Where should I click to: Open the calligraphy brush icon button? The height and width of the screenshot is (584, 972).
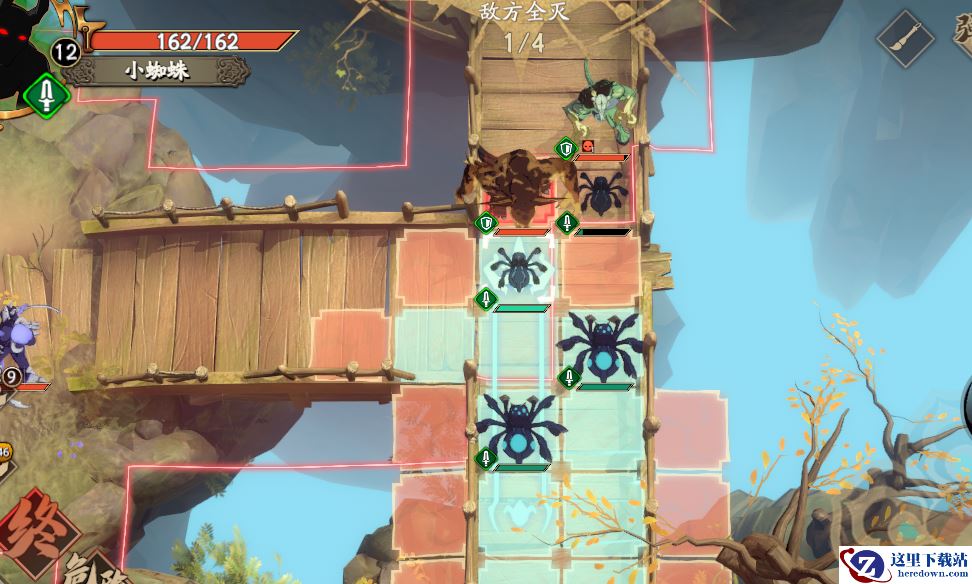coord(905,38)
